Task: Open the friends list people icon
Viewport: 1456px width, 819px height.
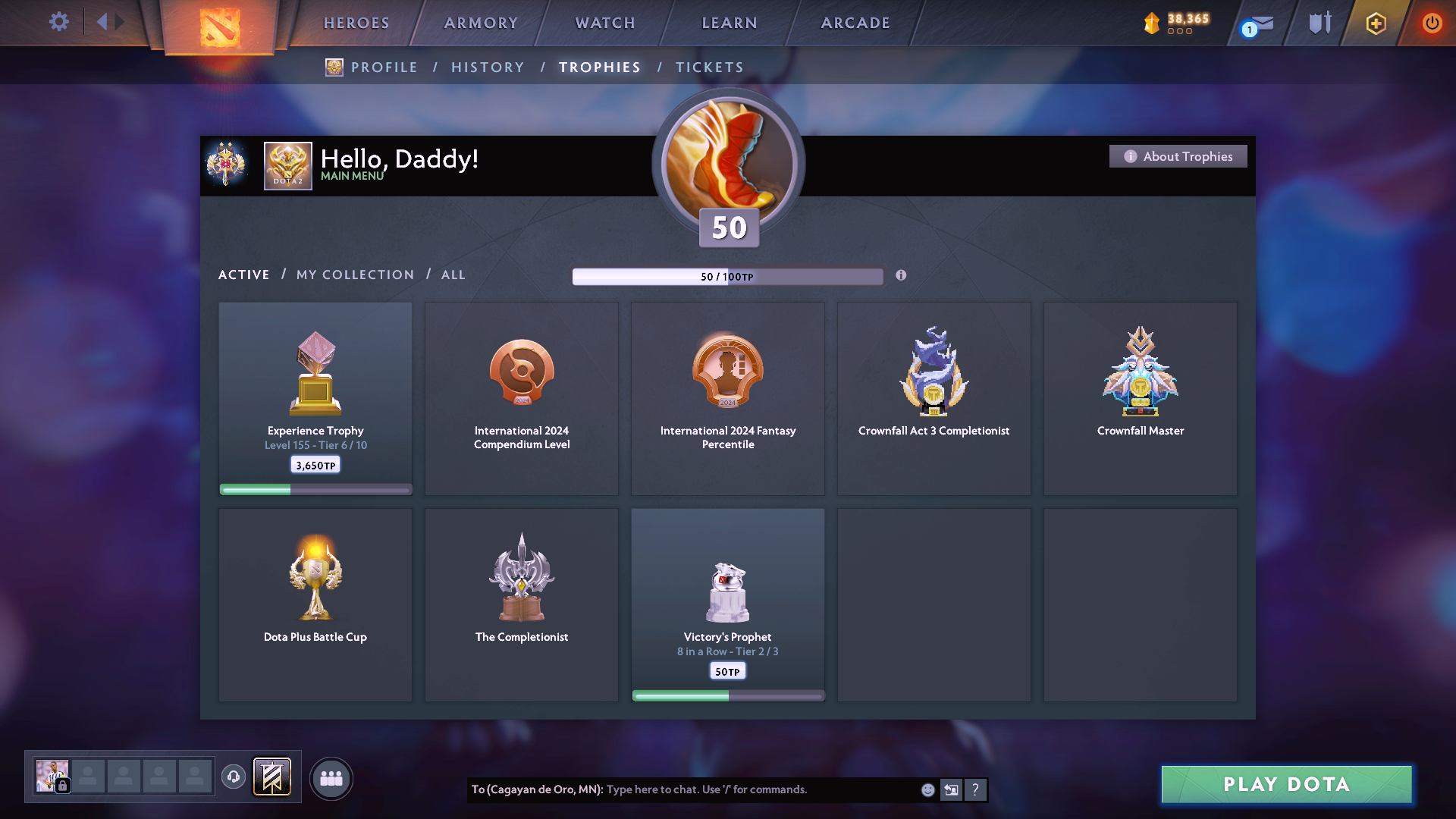Action: (x=331, y=778)
